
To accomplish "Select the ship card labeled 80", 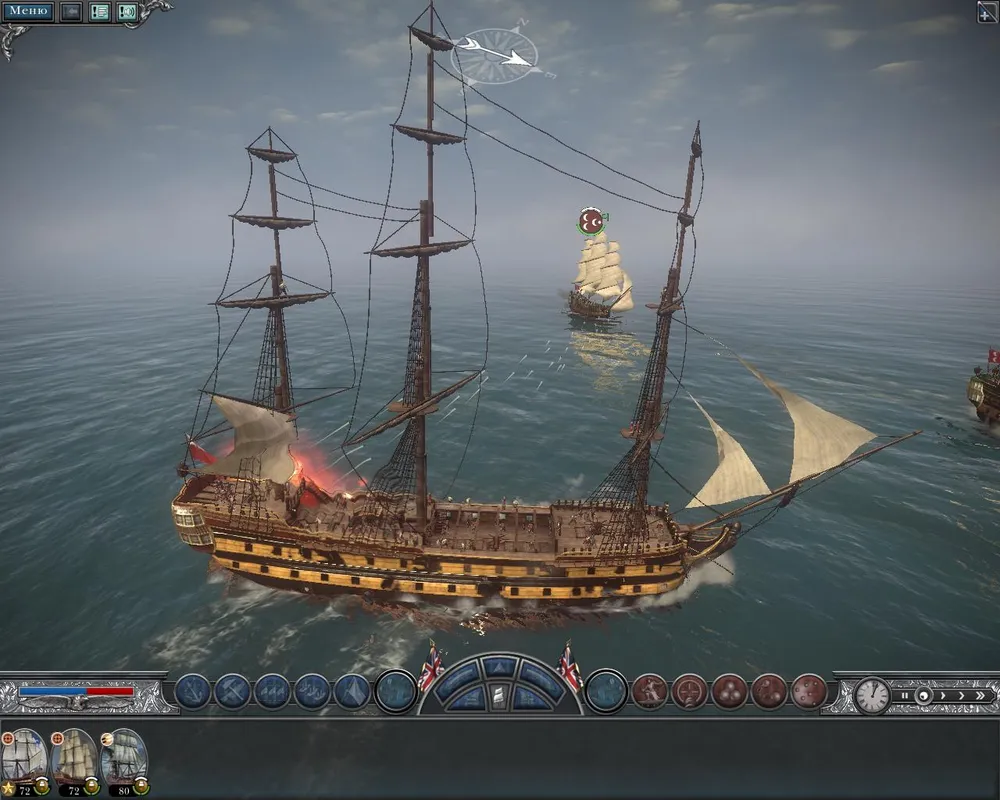I will point(124,757).
